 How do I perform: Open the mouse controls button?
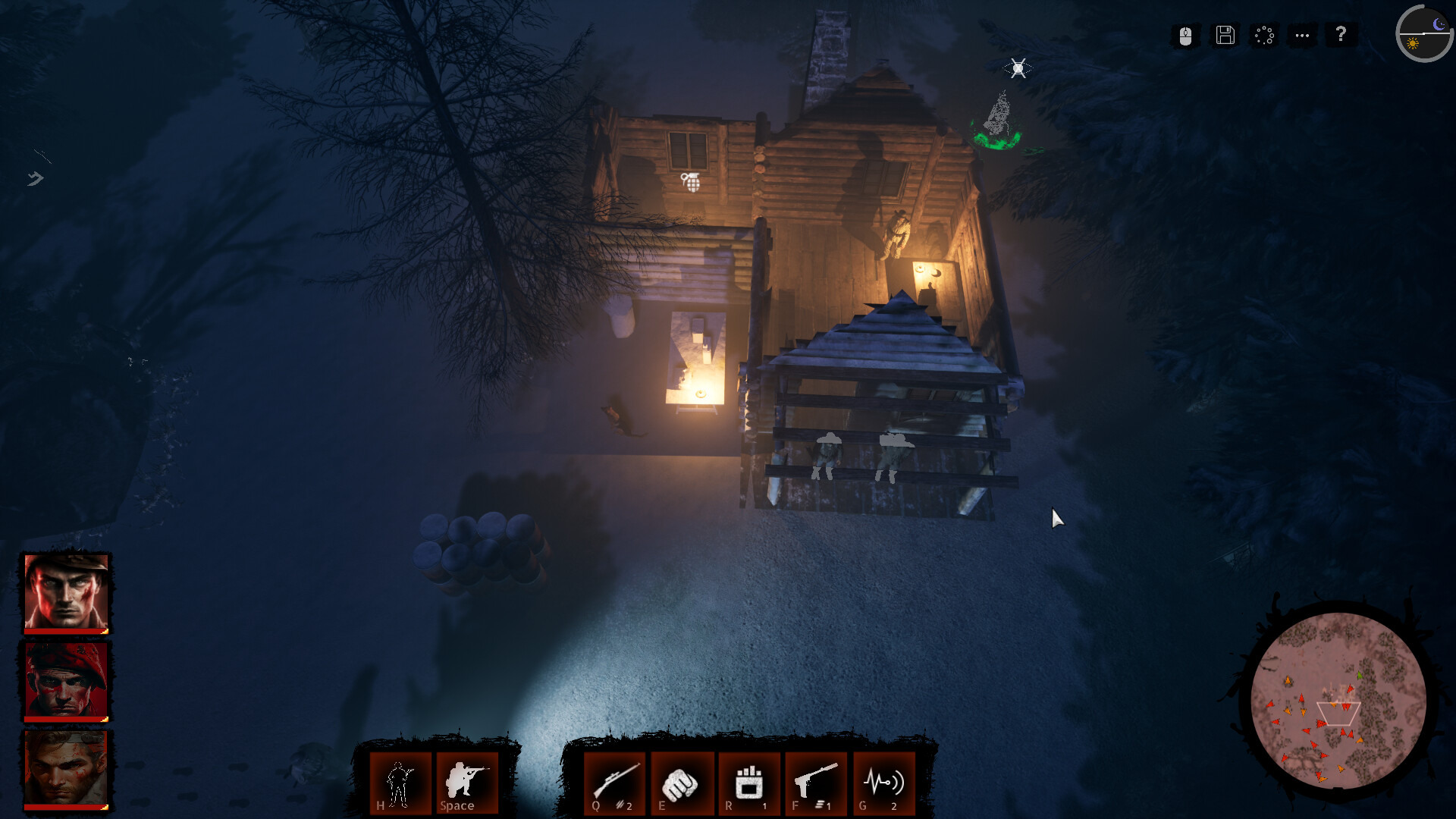(1186, 36)
